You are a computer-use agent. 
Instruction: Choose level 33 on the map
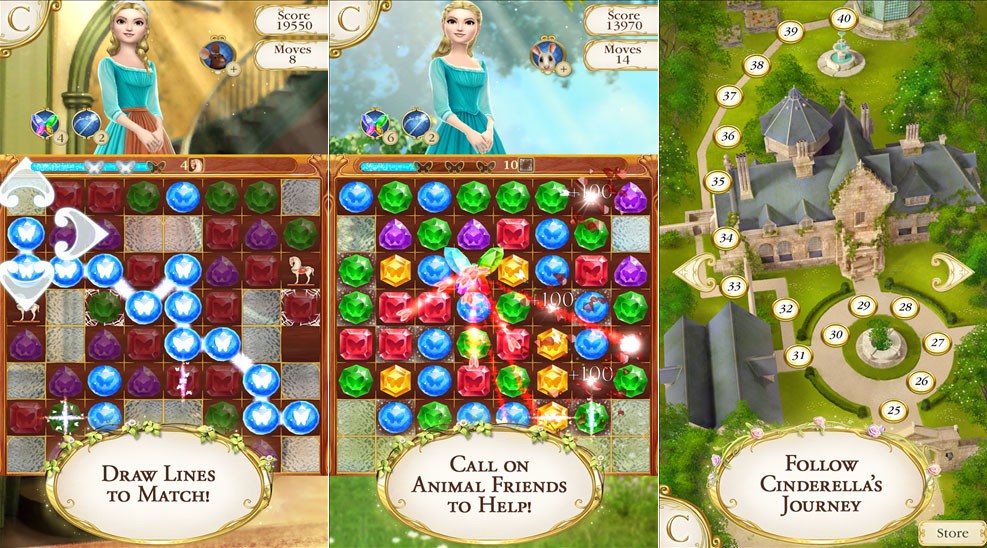click(x=735, y=287)
